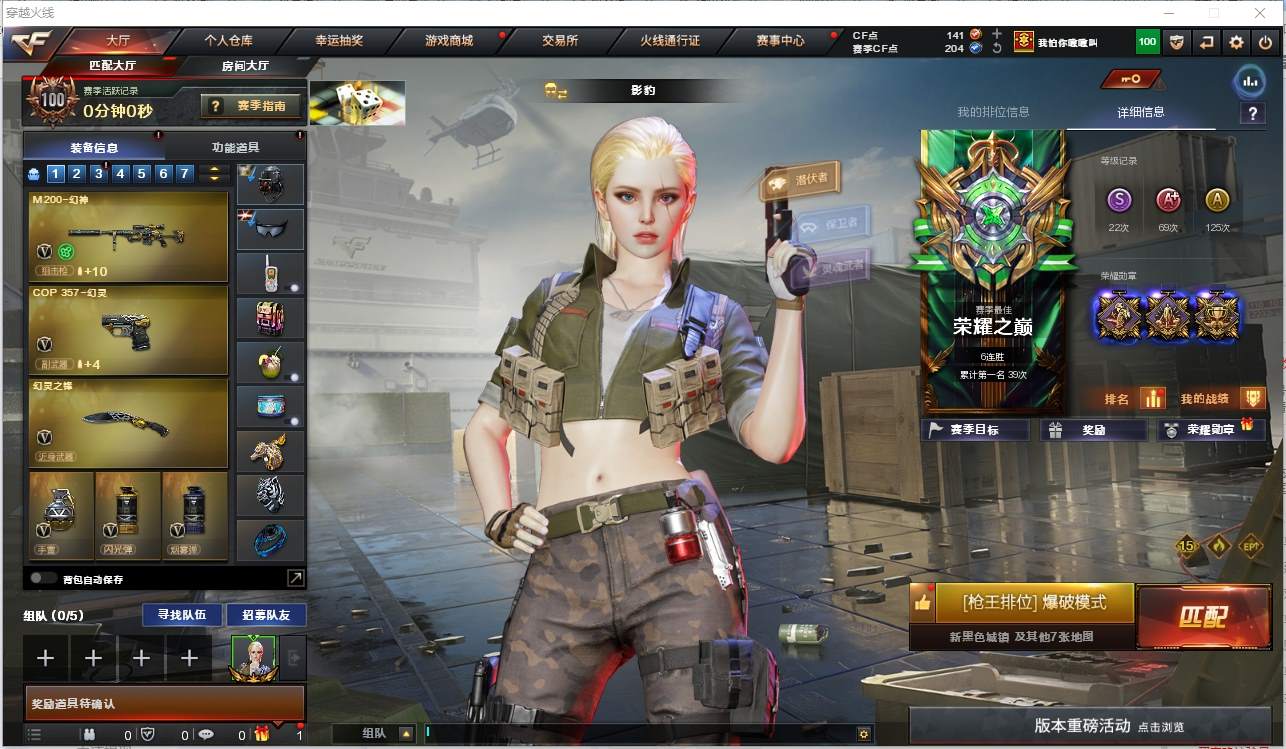Image resolution: width=1286 pixels, height=749 pixels.
Task: Open the 赛季目标 season goals
Action: pos(975,430)
